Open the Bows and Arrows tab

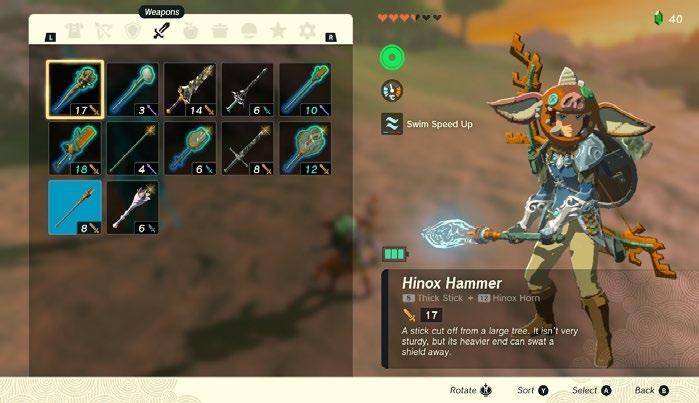coord(102,31)
